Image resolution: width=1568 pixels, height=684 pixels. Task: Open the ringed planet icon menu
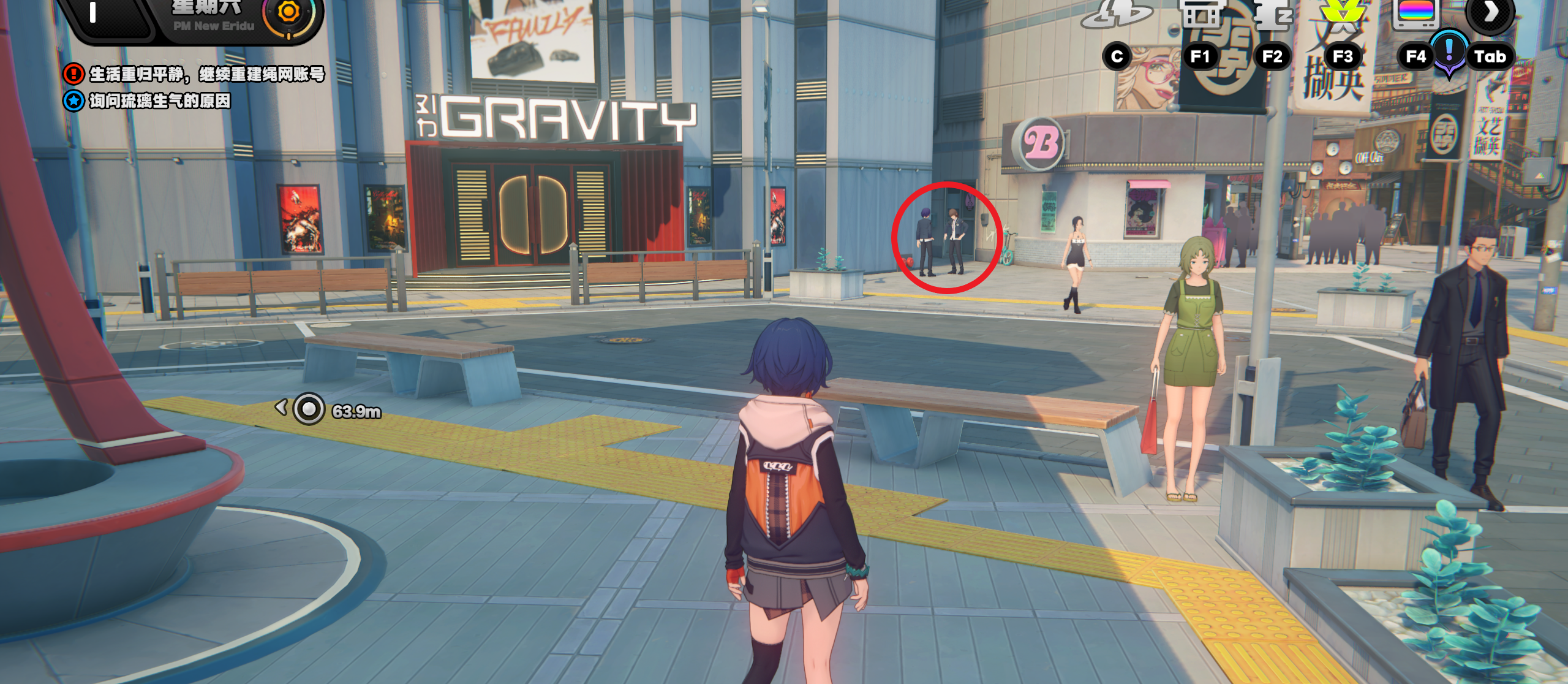click(x=1116, y=13)
